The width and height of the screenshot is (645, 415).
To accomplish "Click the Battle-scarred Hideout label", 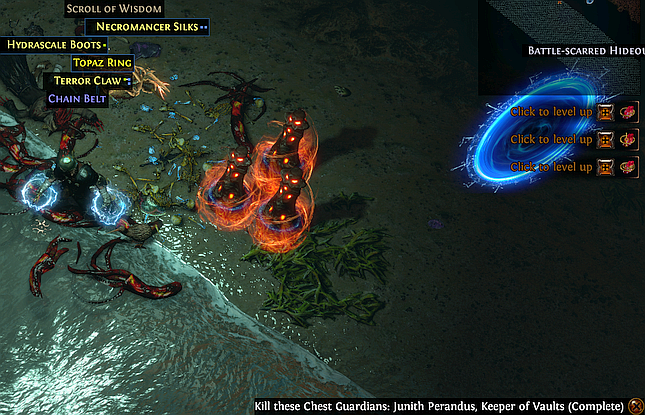I will click(584, 50).
